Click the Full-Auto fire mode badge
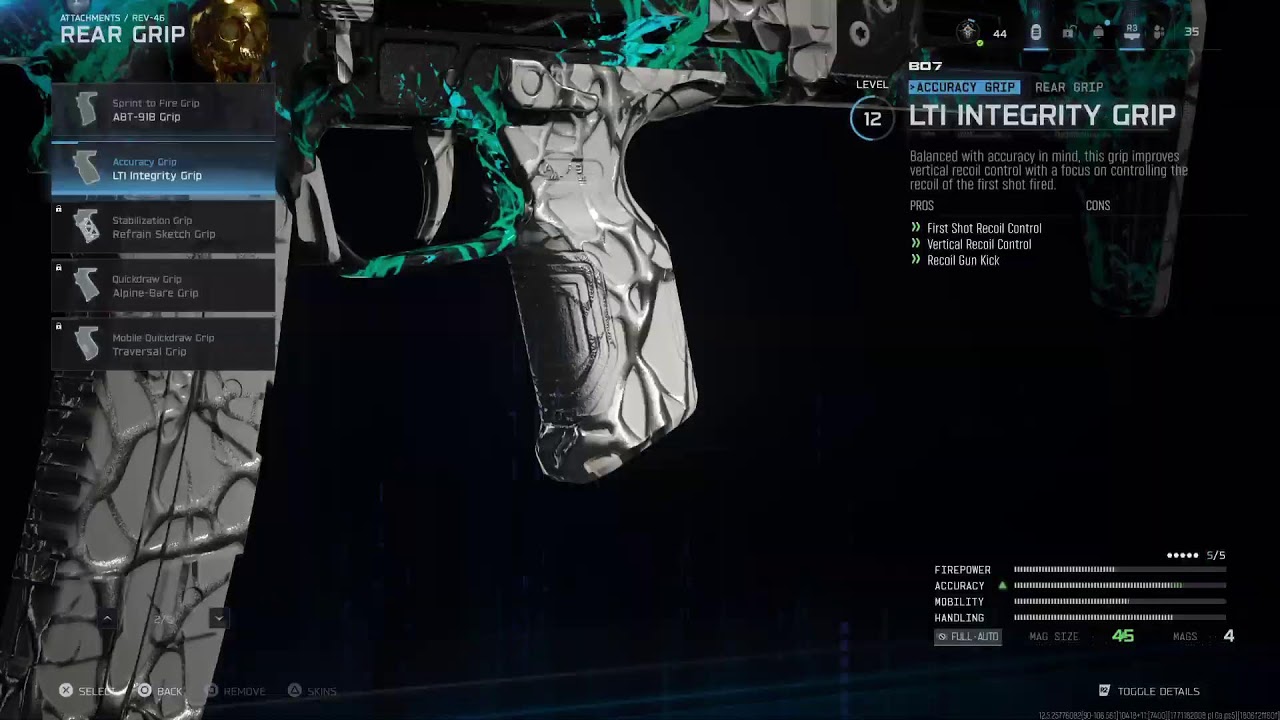 click(x=967, y=637)
